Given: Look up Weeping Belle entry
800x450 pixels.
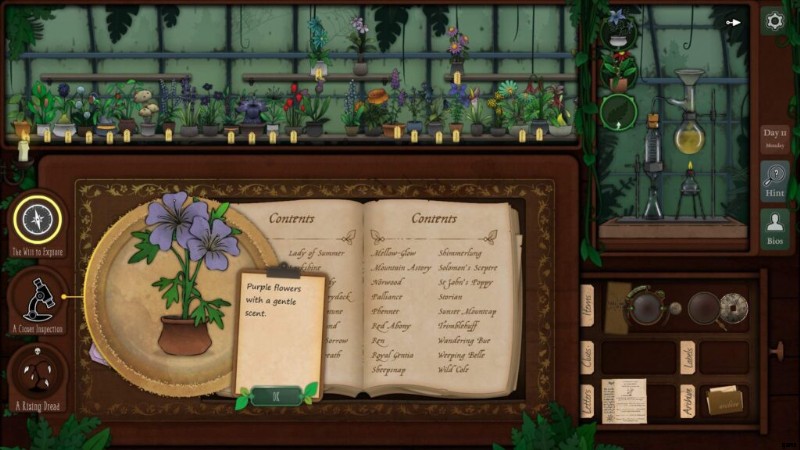Looking at the screenshot, I should 462,354.
